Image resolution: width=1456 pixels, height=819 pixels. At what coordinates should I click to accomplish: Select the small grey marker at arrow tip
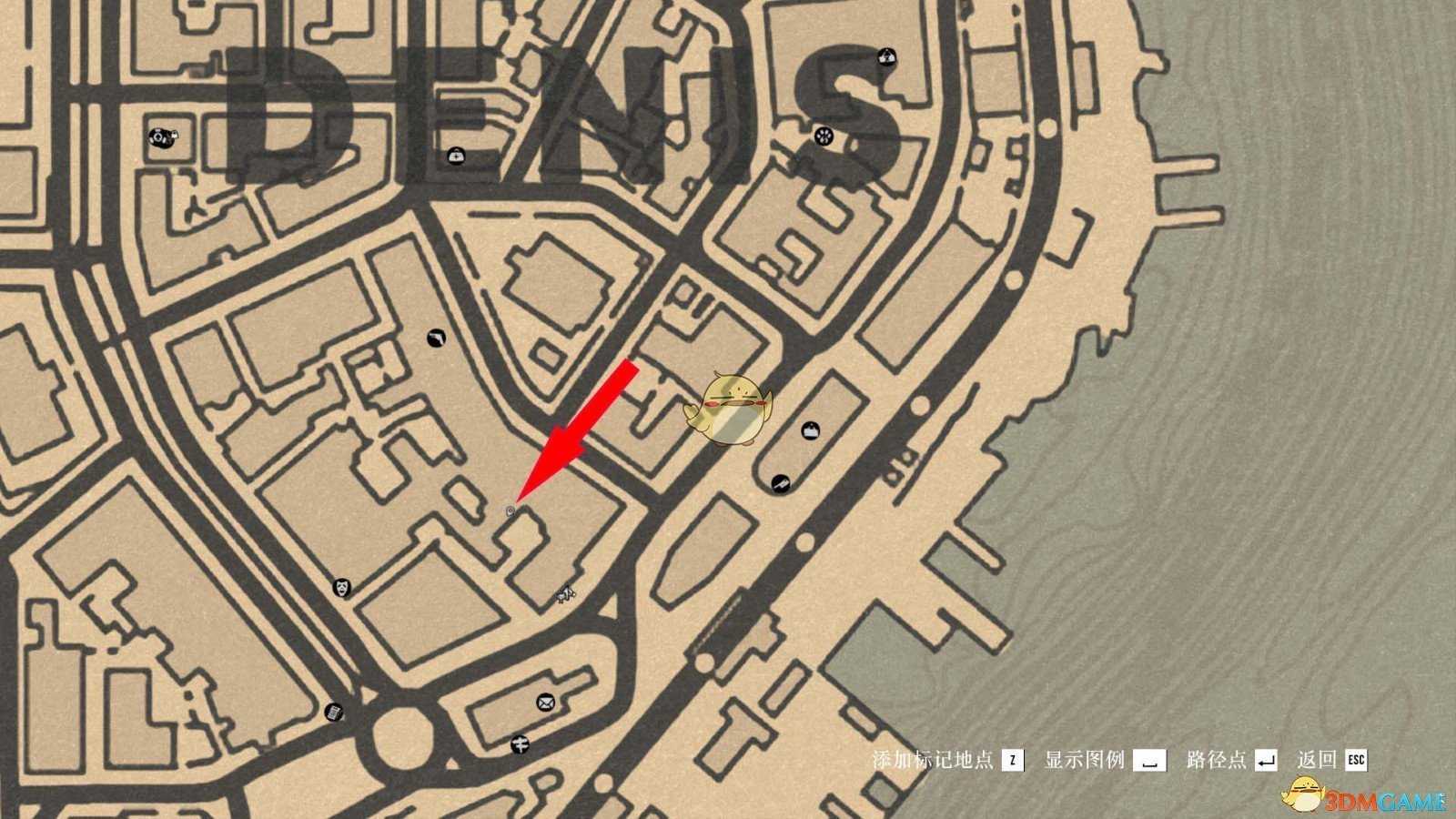pos(511,511)
